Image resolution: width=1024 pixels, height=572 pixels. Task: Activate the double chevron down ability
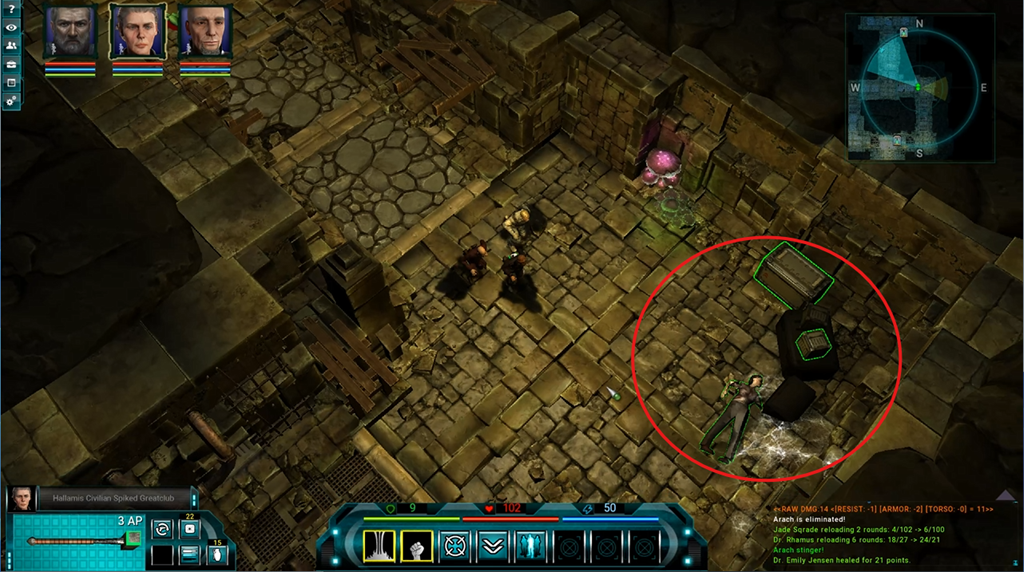pos(493,546)
